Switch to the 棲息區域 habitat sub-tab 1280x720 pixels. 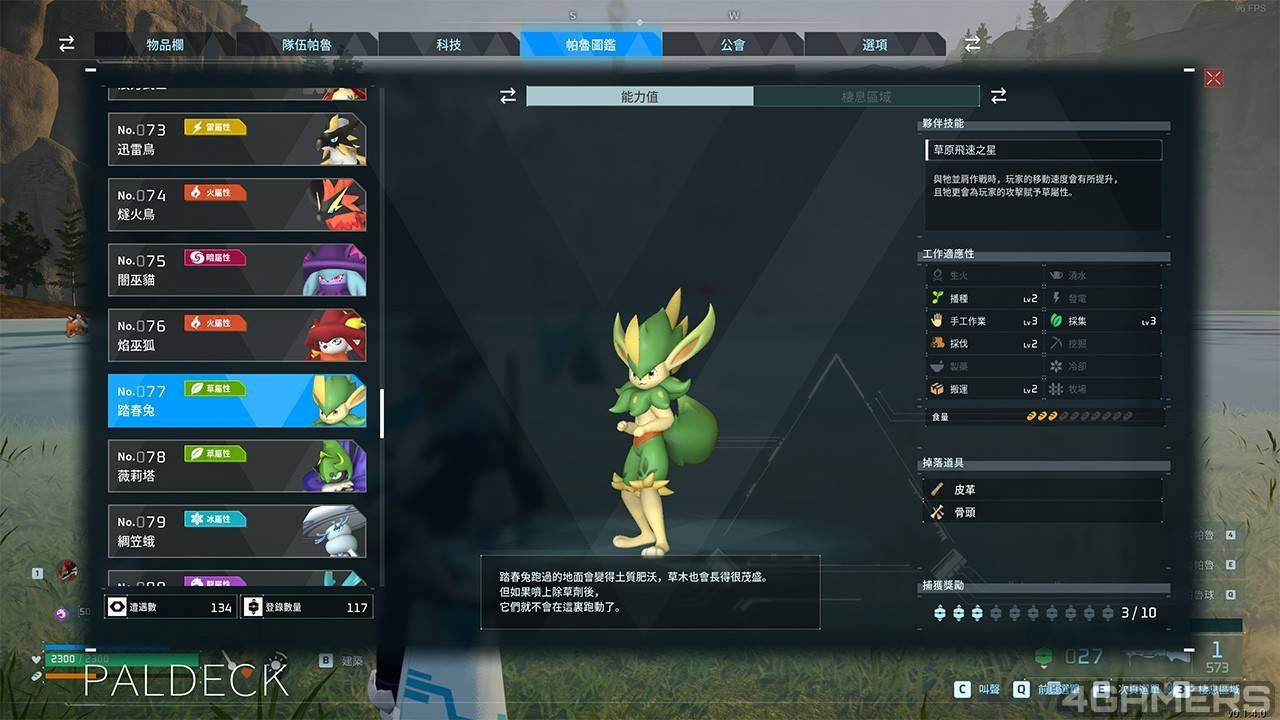(866, 97)
